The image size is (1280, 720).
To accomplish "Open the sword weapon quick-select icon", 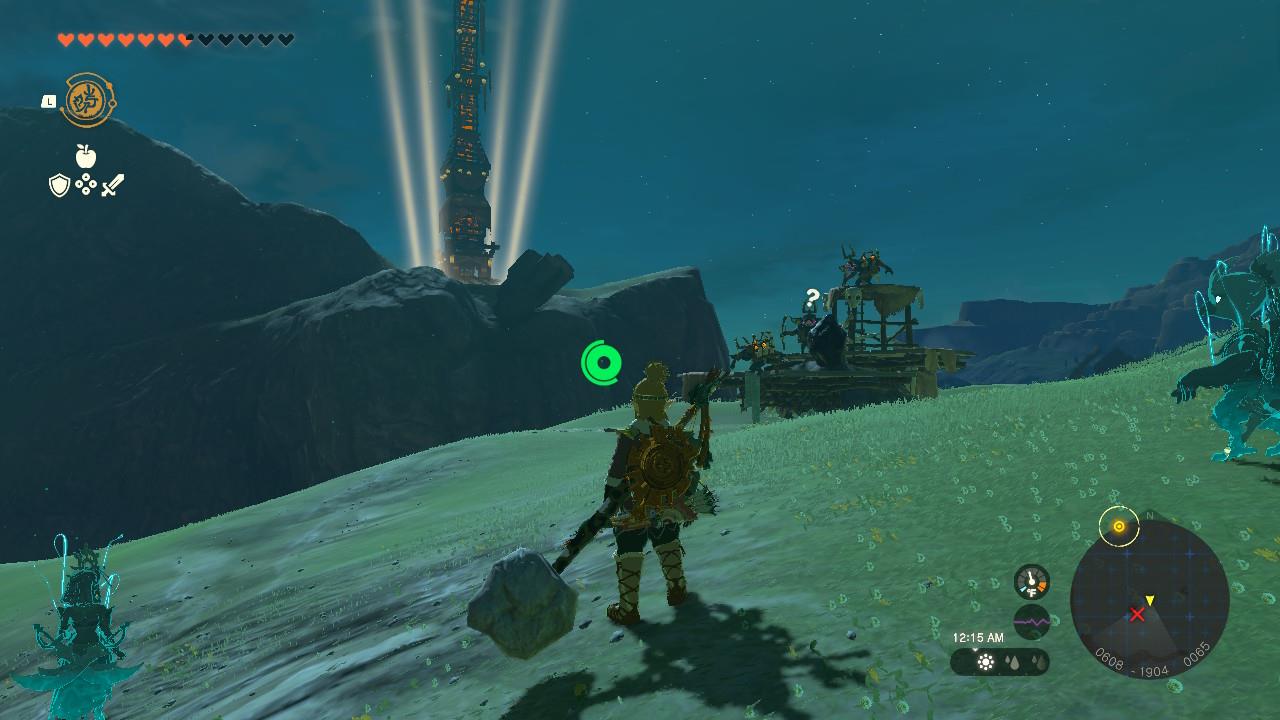I will coord(112,185).
